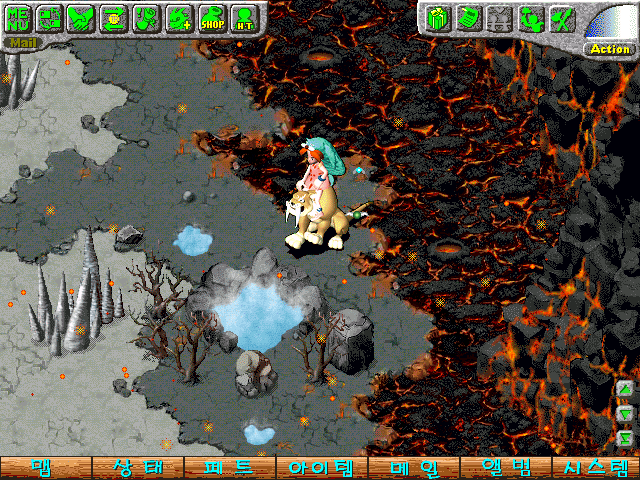Open the 시스템 (System) menu
The height and width of the screenshot is (480, 640).
coord(595,468)
